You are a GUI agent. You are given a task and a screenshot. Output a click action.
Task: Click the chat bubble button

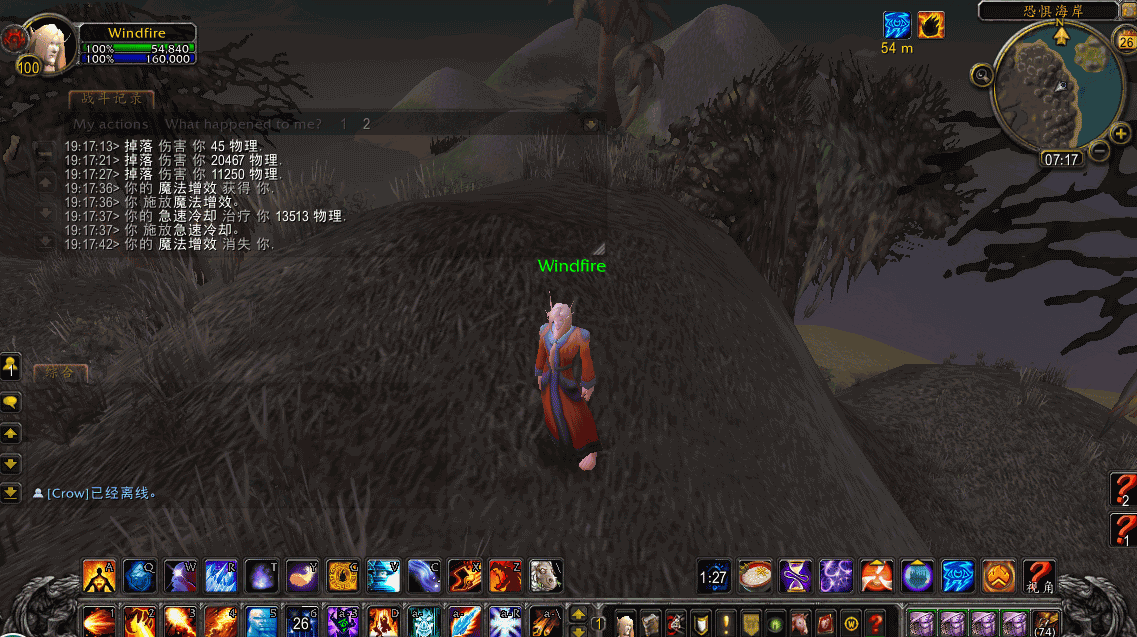coord(11,402)
